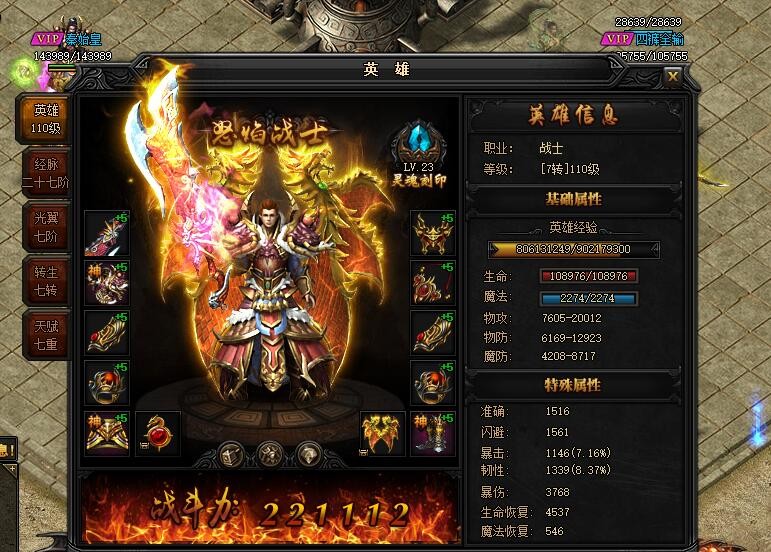Select the 神 armor chestpiece slot
This screenshot has height=552, width=771.
click(107, 284)
